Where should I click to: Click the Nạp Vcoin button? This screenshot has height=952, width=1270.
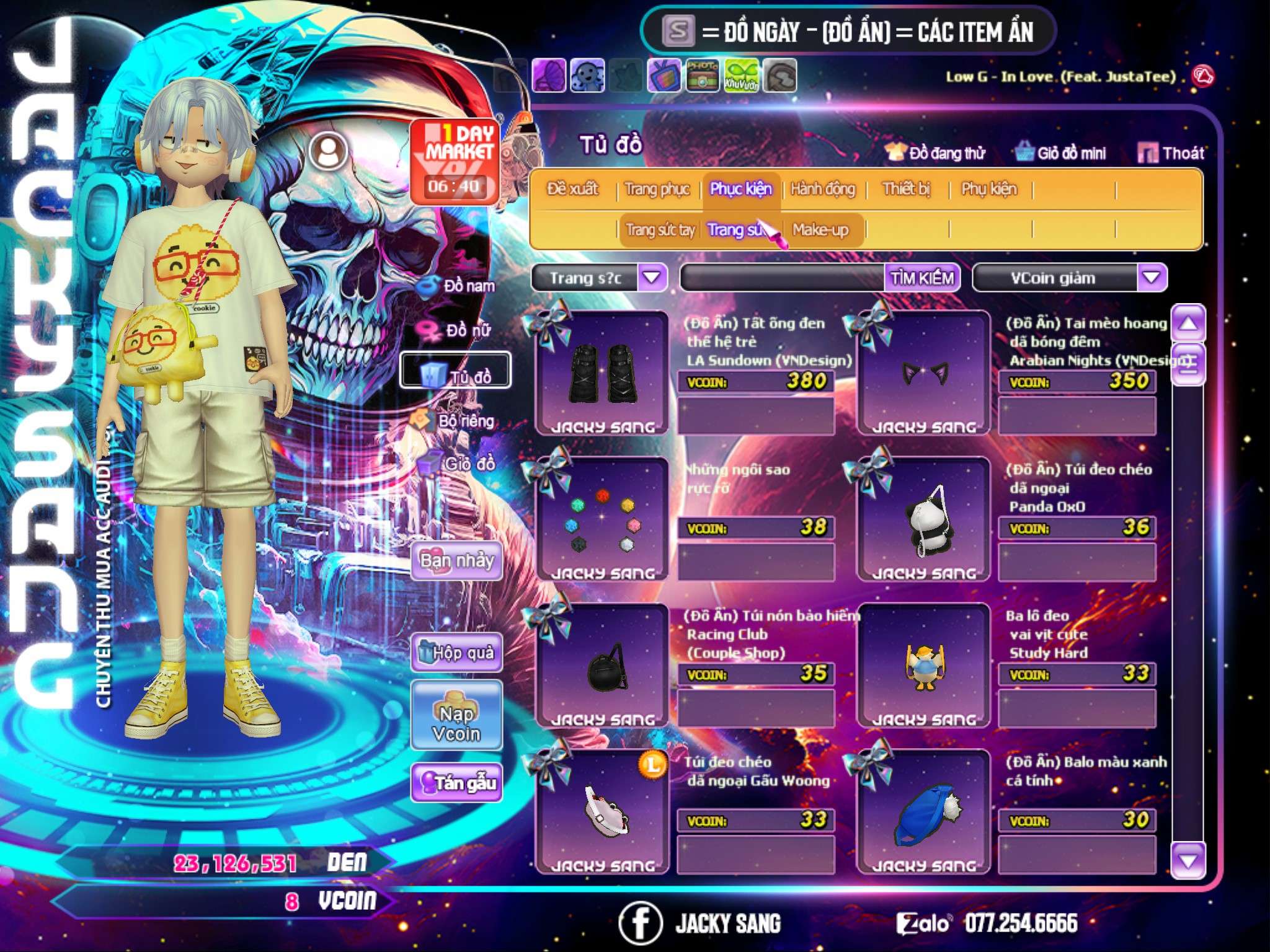pyautogui.click(x=456, y=723)
